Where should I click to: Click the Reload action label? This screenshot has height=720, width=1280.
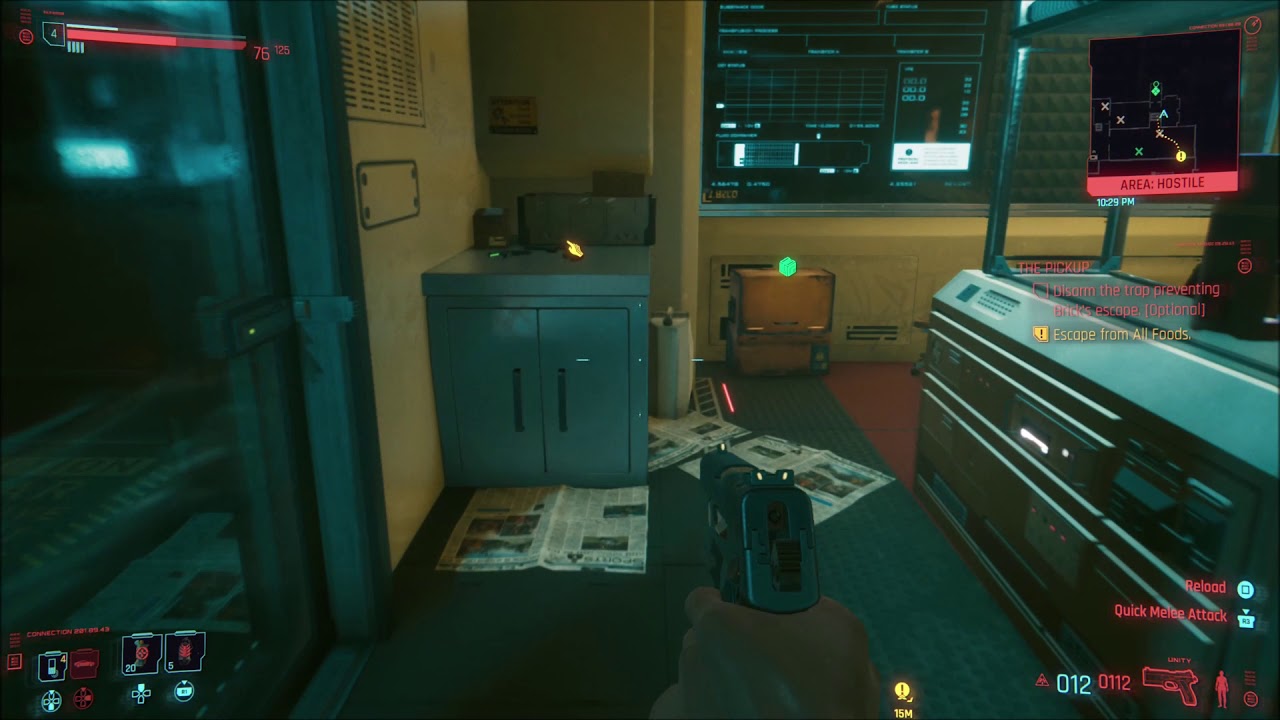coord(1206,586)
